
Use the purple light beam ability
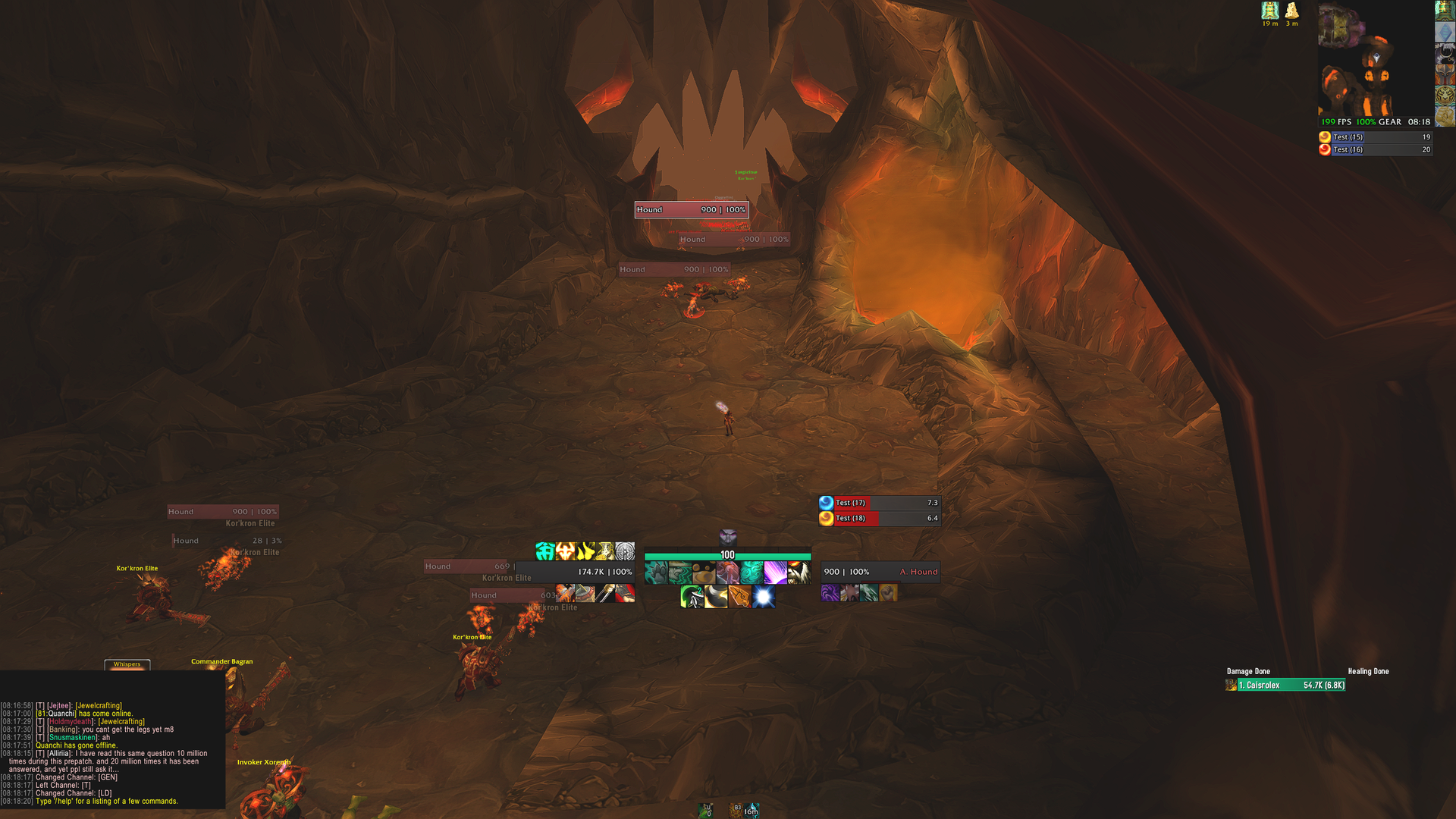click(x=774, y=573)
